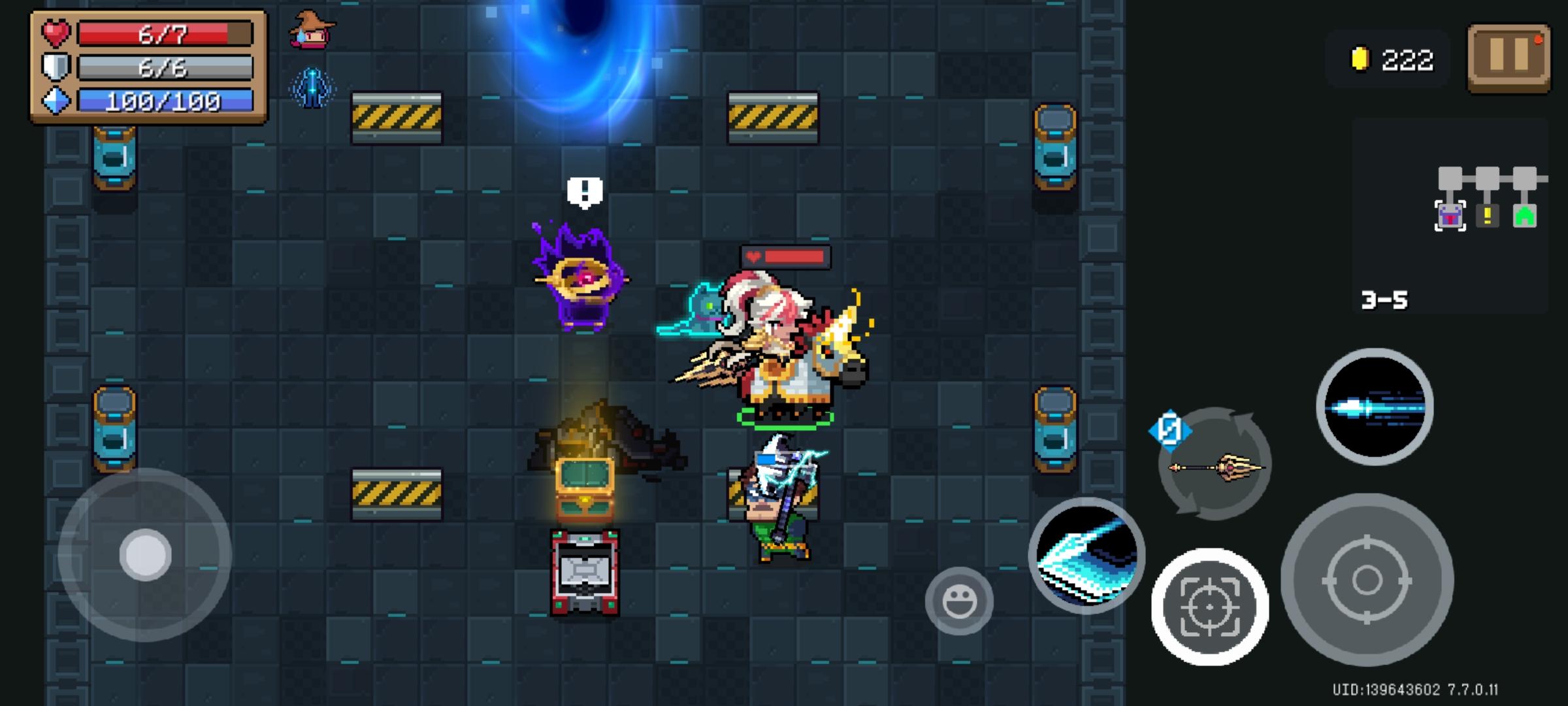Tap the gold coin icon beside 222

pos(1359,59)
